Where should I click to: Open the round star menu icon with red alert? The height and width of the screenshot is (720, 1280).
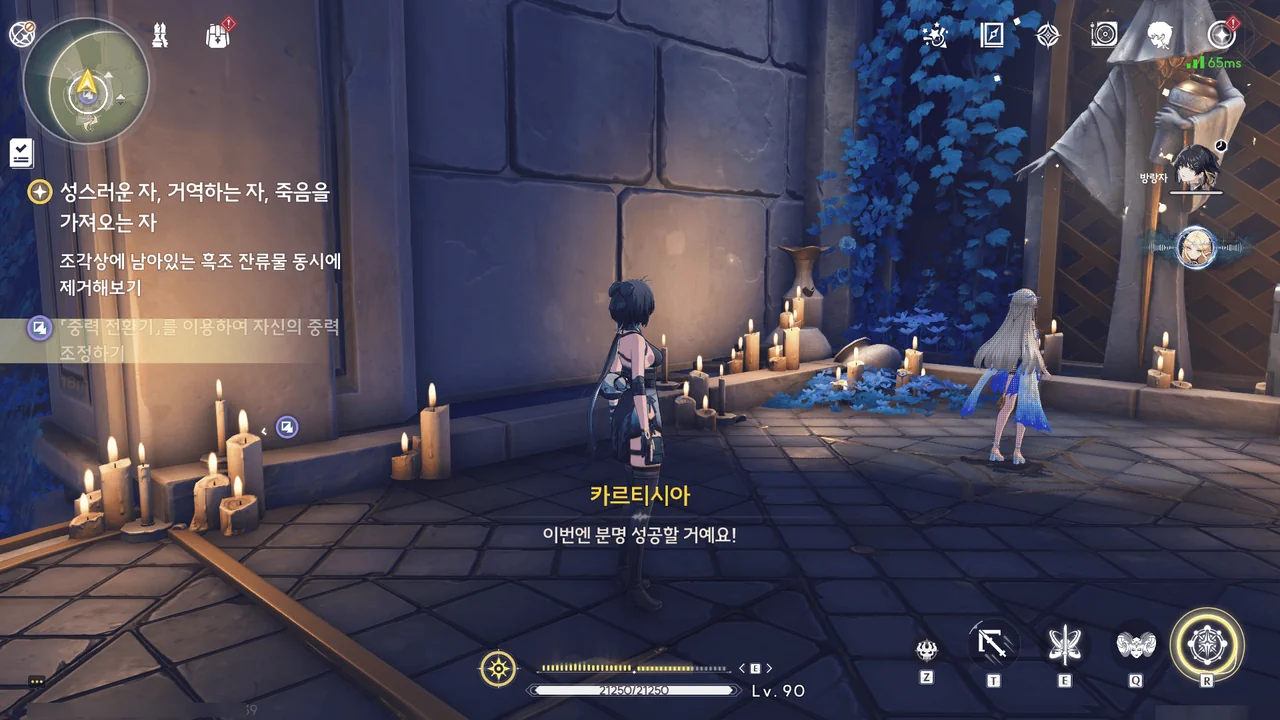point(1221,35)
